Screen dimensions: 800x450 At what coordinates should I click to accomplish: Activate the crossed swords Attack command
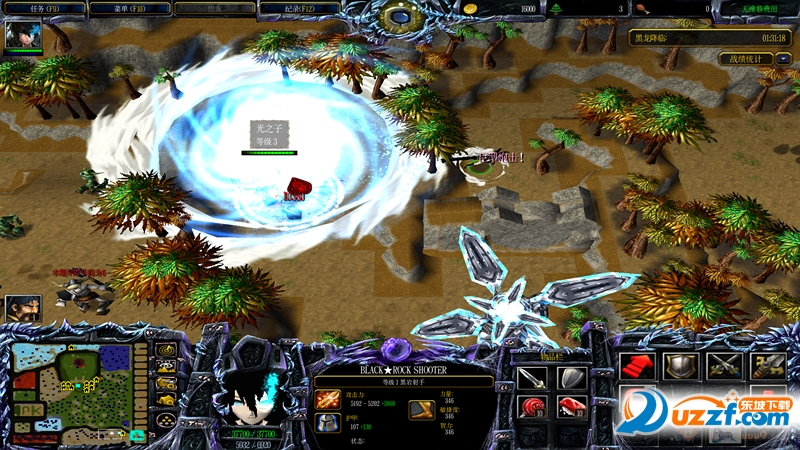pos(723,366)
